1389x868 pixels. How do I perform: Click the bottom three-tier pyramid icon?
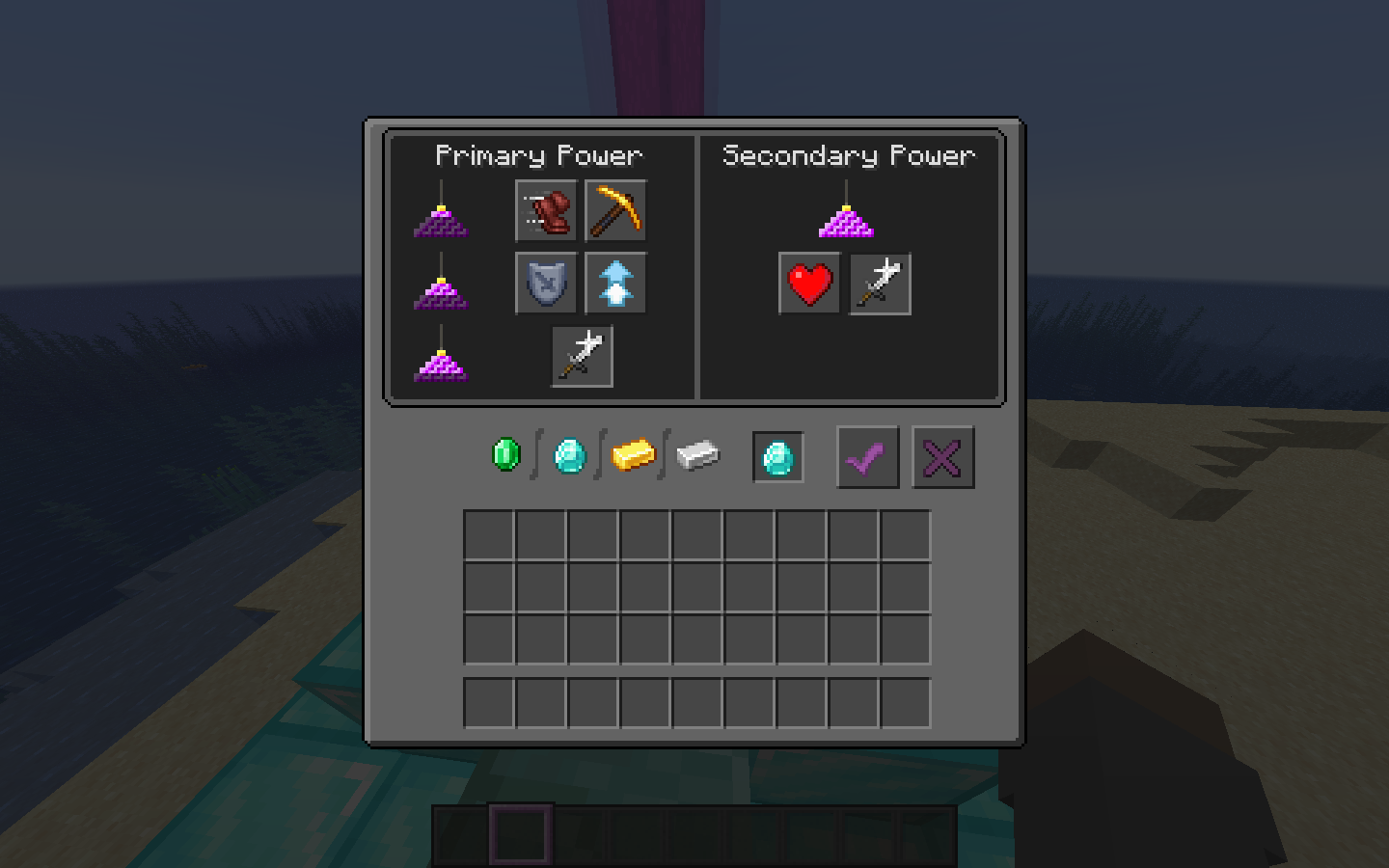click(x=444, y=366)
